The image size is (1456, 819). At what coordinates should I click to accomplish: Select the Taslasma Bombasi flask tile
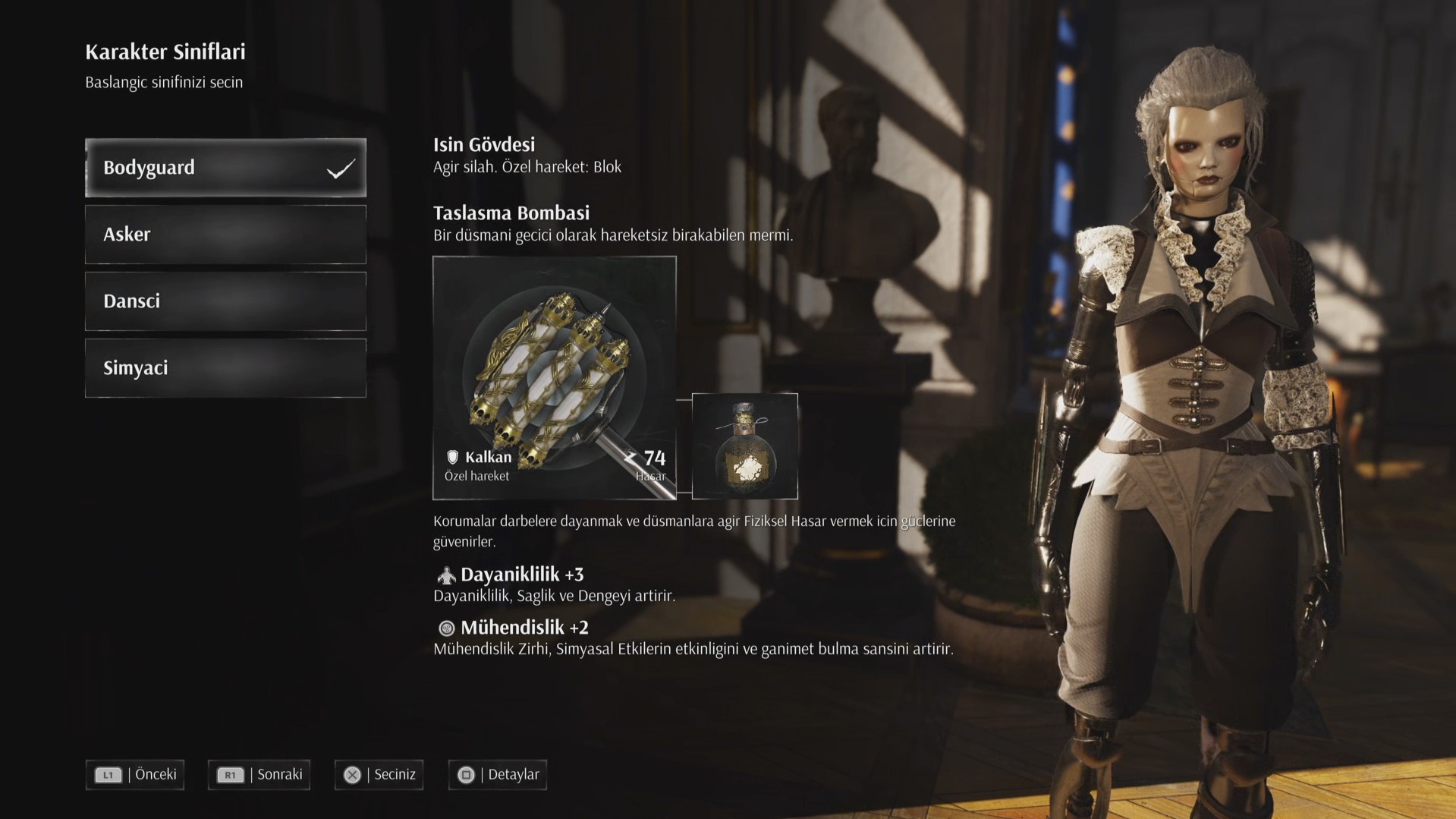tap(744, 446)
